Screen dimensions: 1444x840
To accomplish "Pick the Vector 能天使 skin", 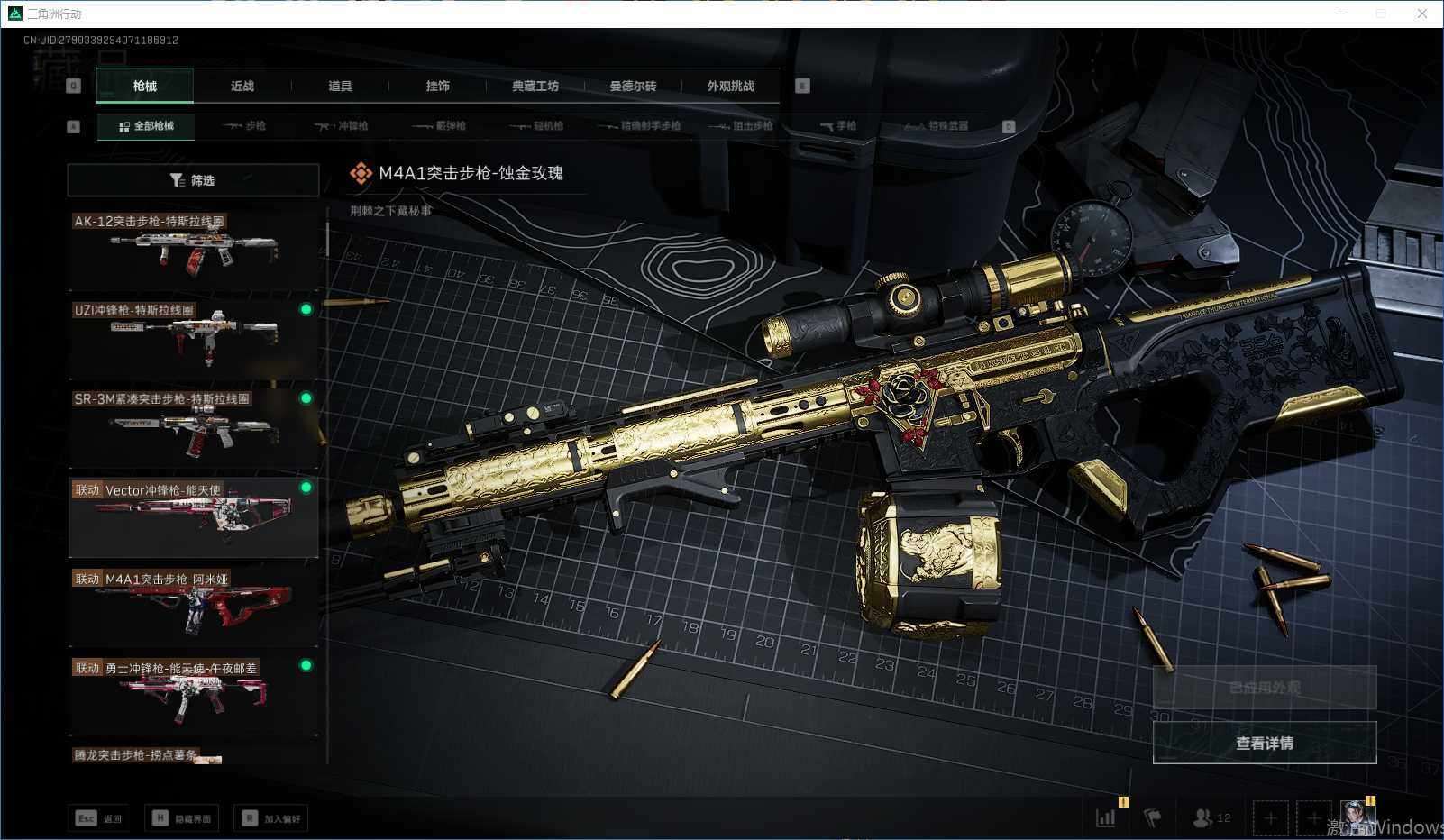I will tap(193, 516).
